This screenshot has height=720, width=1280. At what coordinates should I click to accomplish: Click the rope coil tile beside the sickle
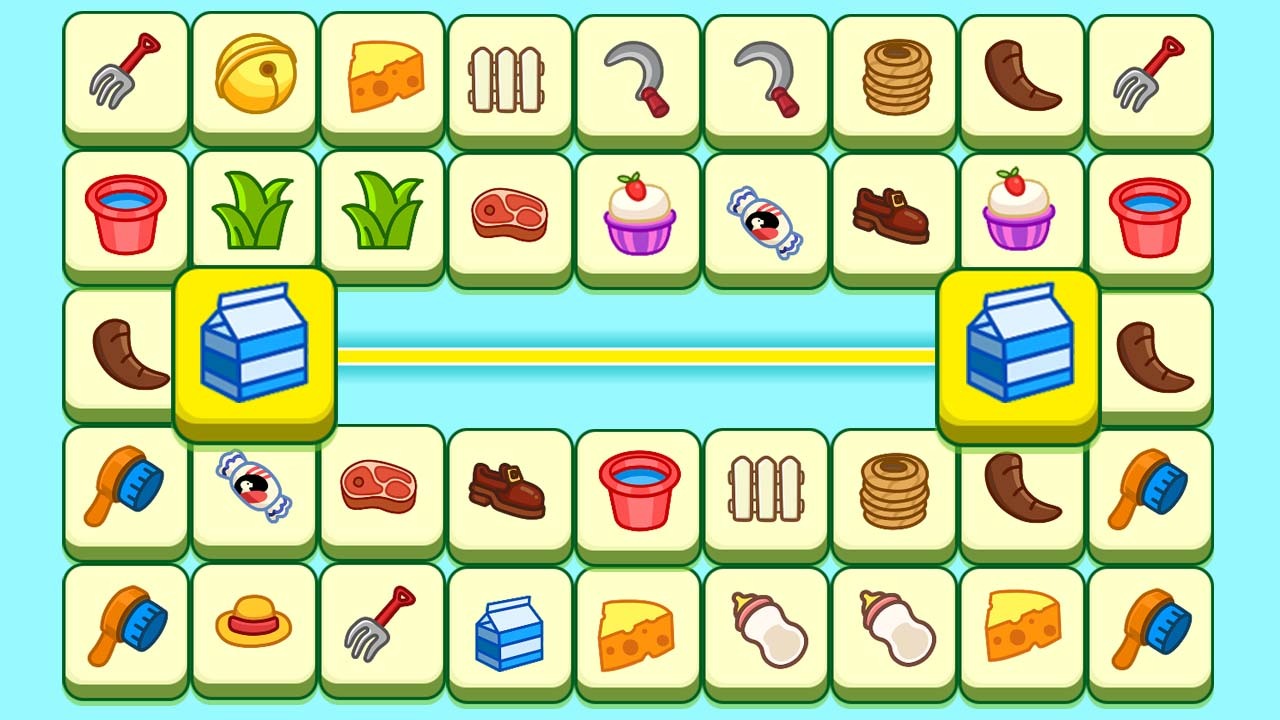click(x=895, y=76)
